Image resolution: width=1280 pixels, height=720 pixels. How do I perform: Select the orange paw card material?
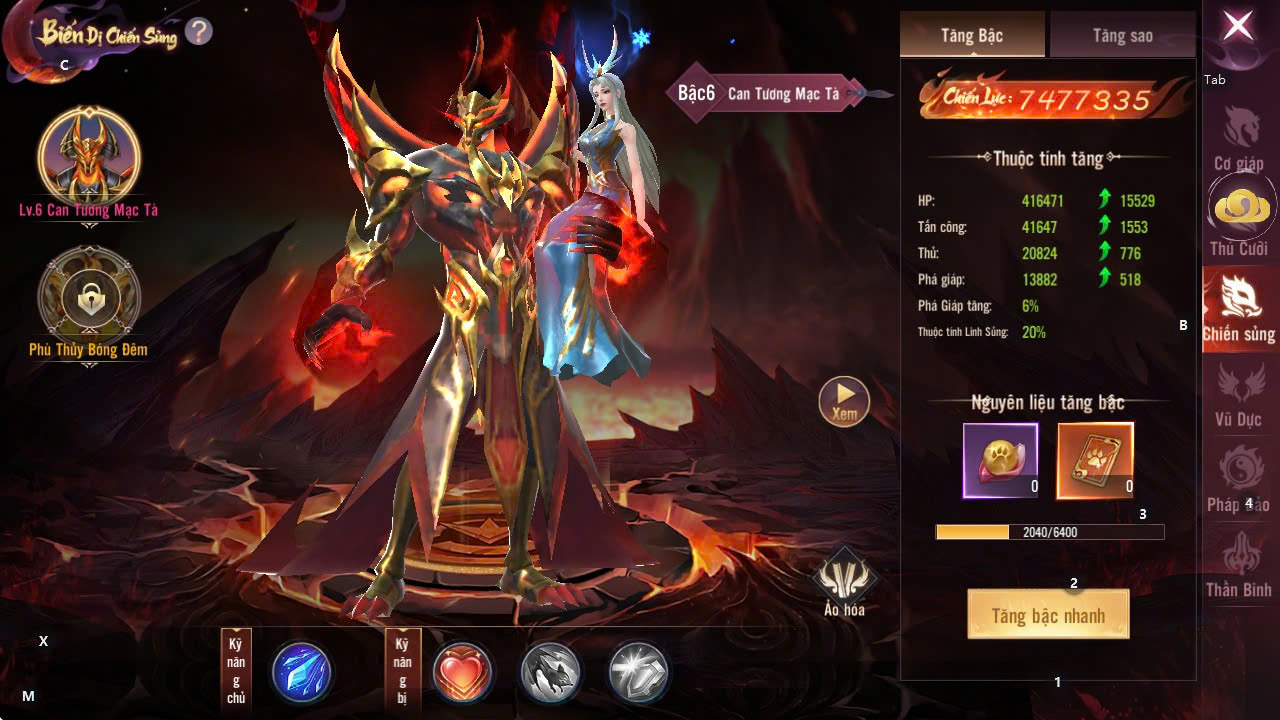pyautogui.click(x=1095, y=460)
